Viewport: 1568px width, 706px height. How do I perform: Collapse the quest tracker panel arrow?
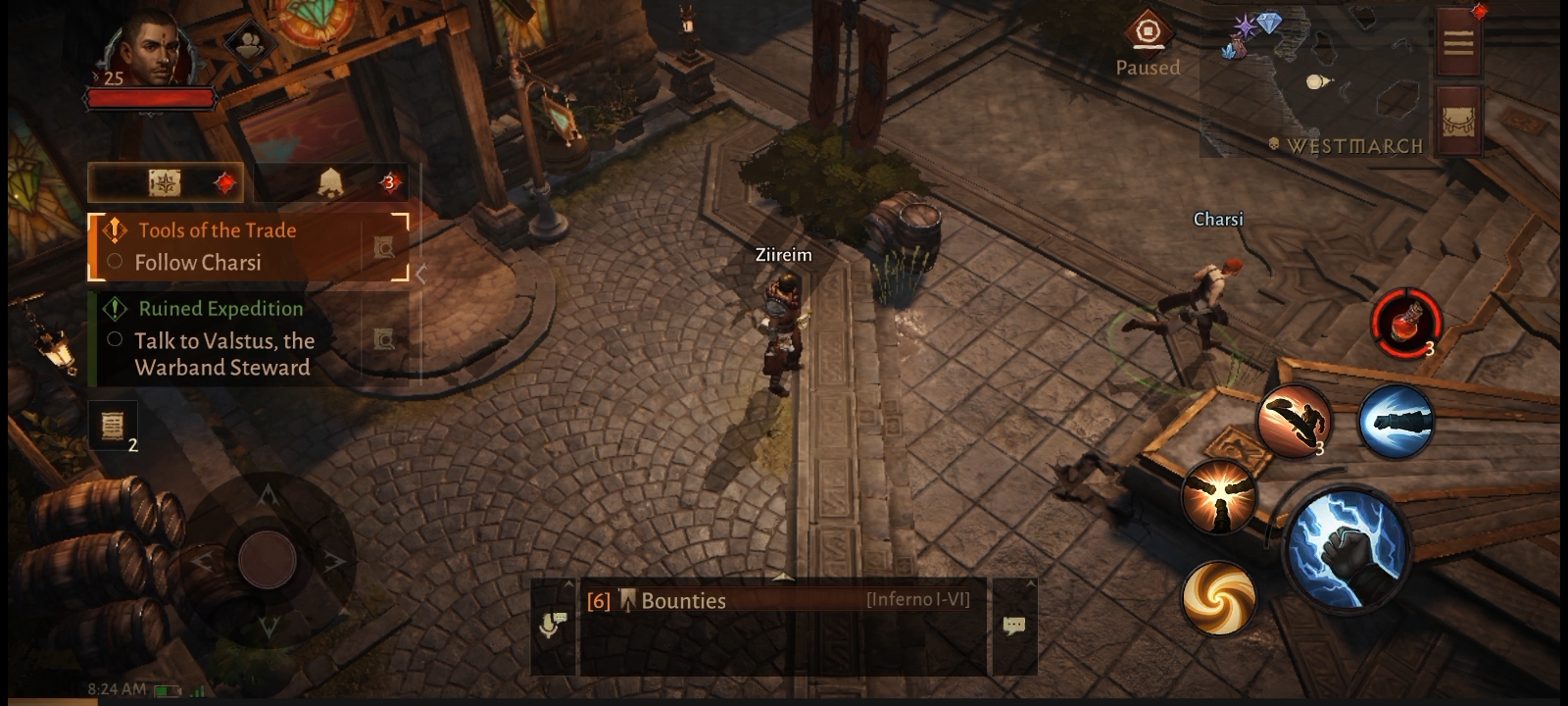421,275
